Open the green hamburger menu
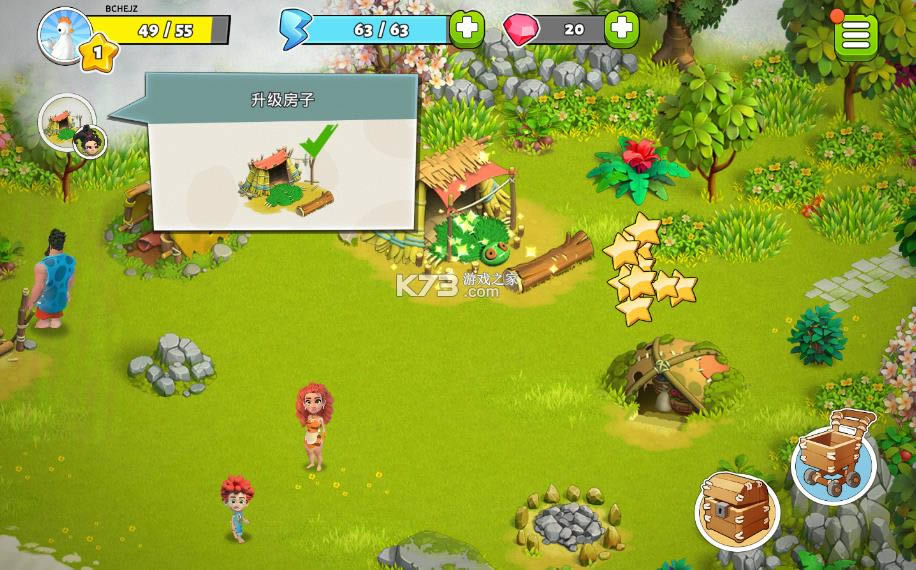916x570 pixels. click(x=856, y=35)
